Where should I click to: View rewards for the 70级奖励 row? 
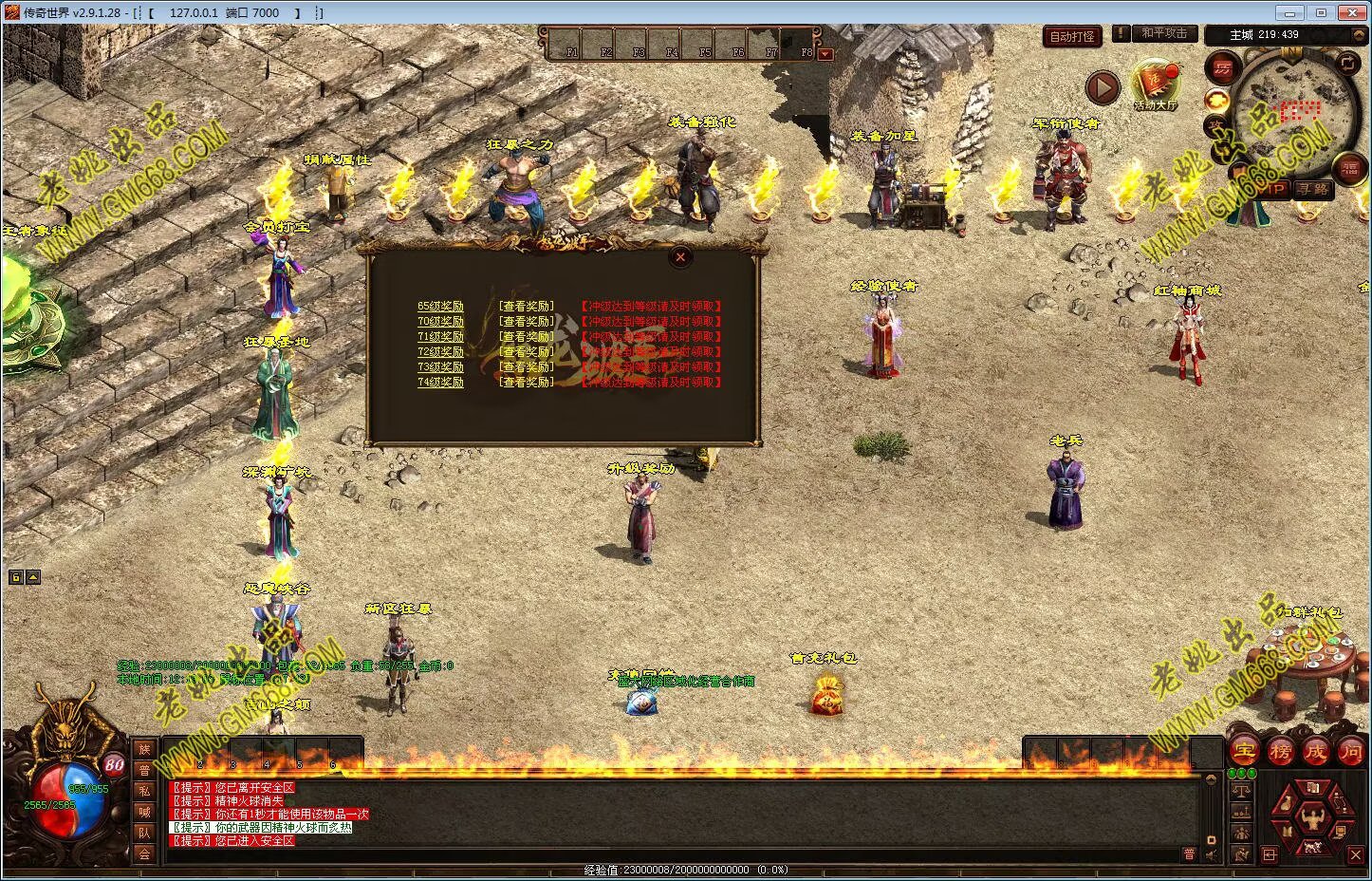point(527,322)
